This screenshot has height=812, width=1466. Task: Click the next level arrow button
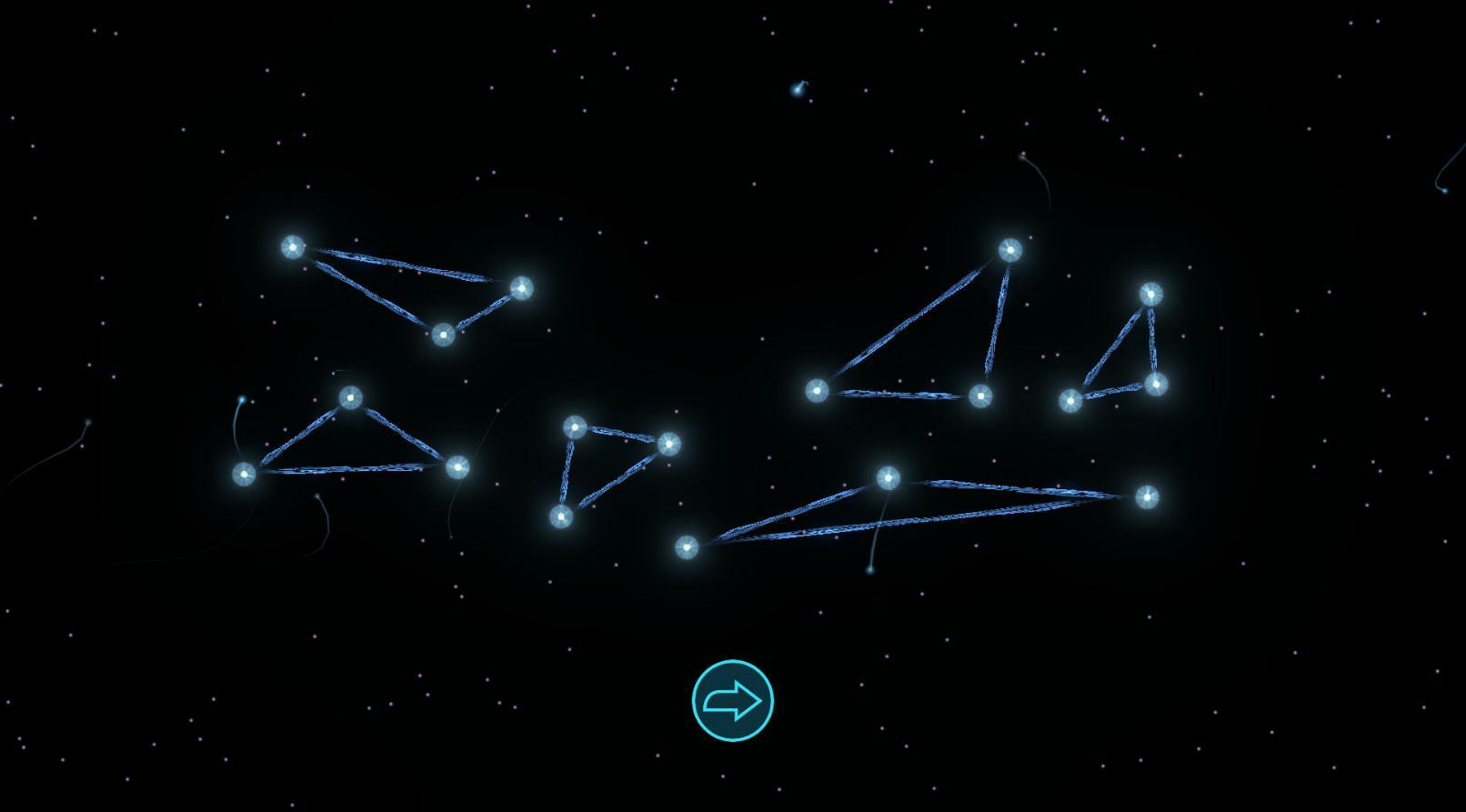pos(732,698)
